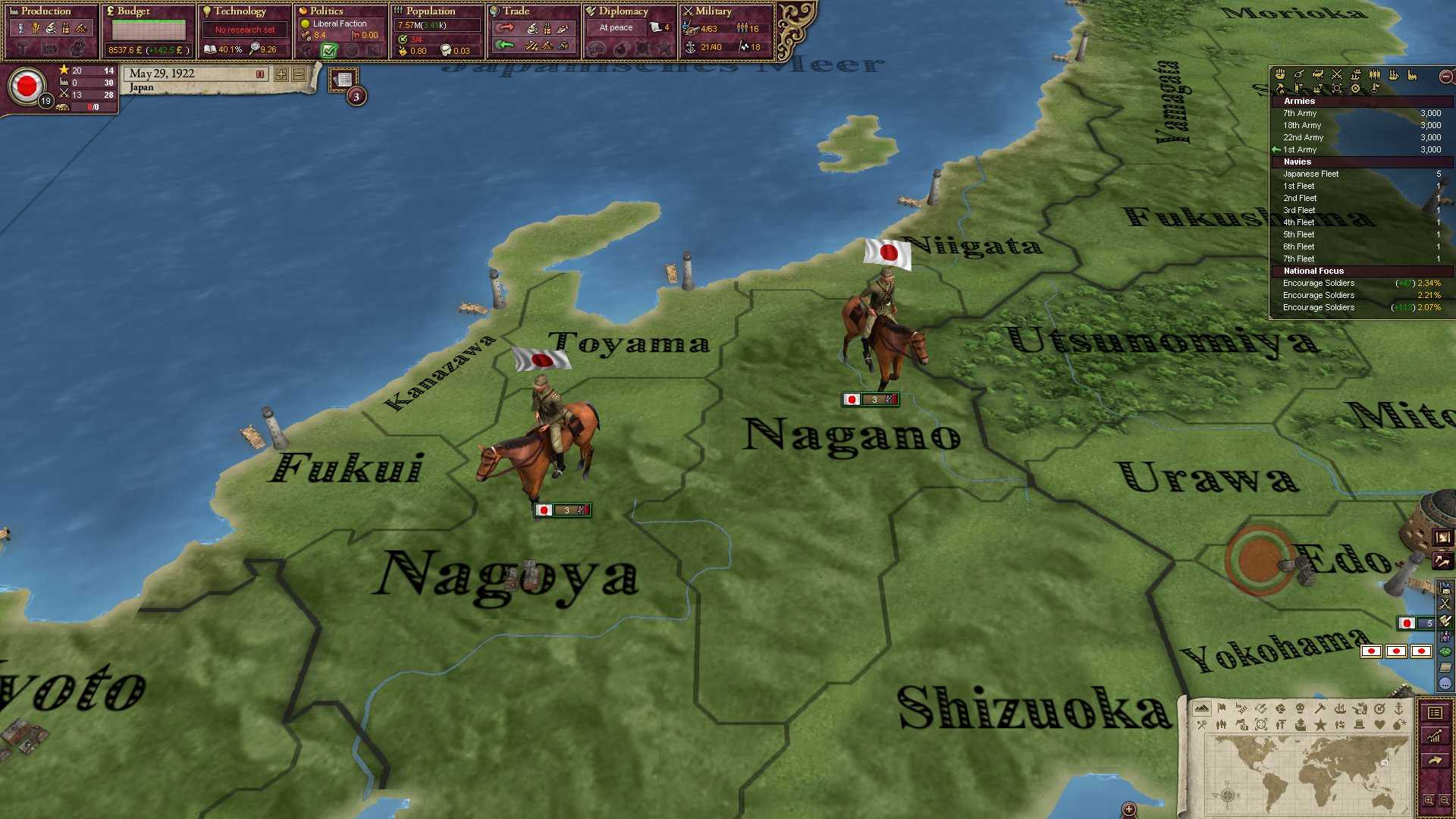Collapse the outliner with the red minus button
The image size is (1456, 819).
1445,76
